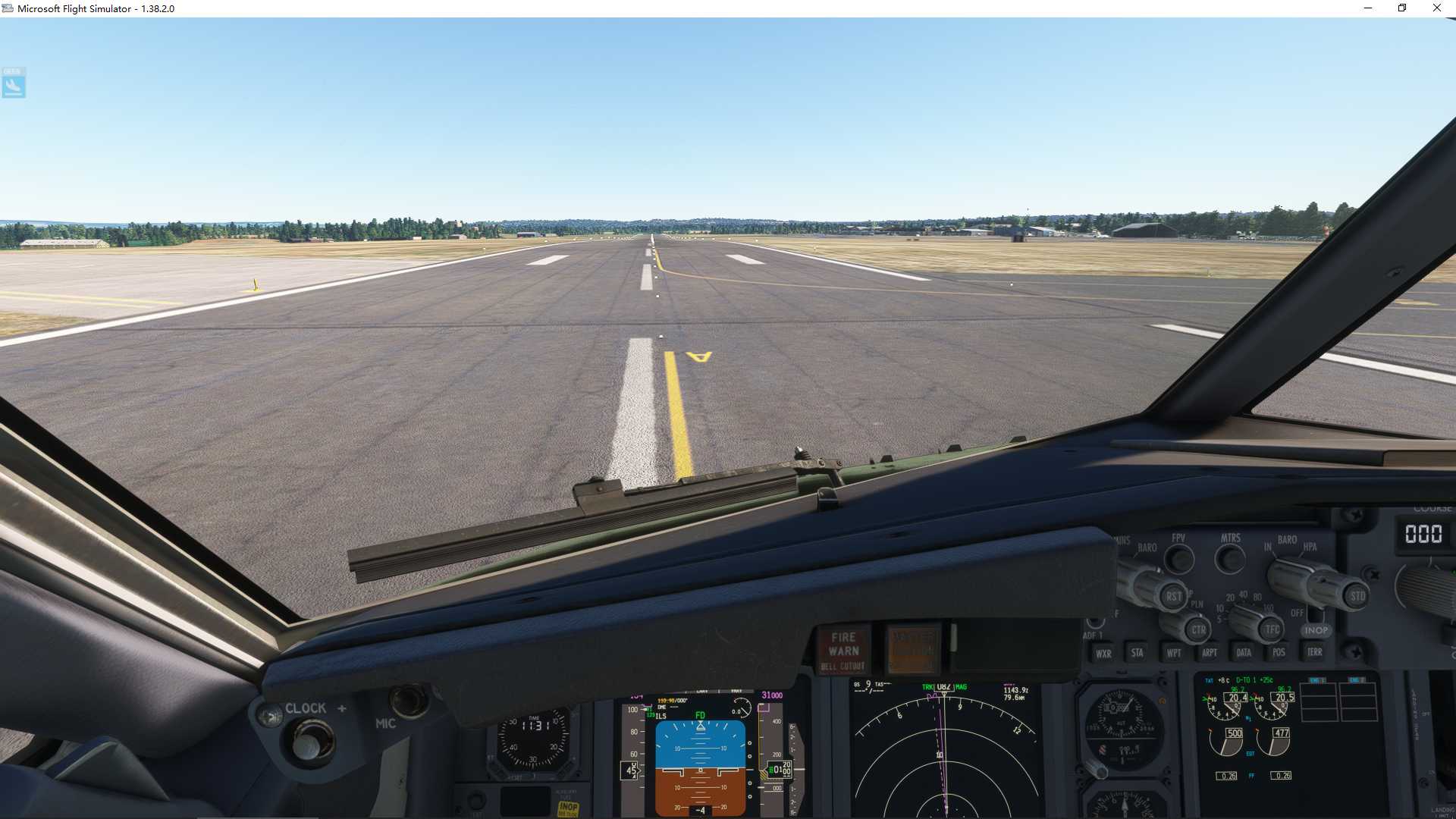Select the WXR weather radar button
This screenshot has width=1456, height=819.
[1106, 652]
